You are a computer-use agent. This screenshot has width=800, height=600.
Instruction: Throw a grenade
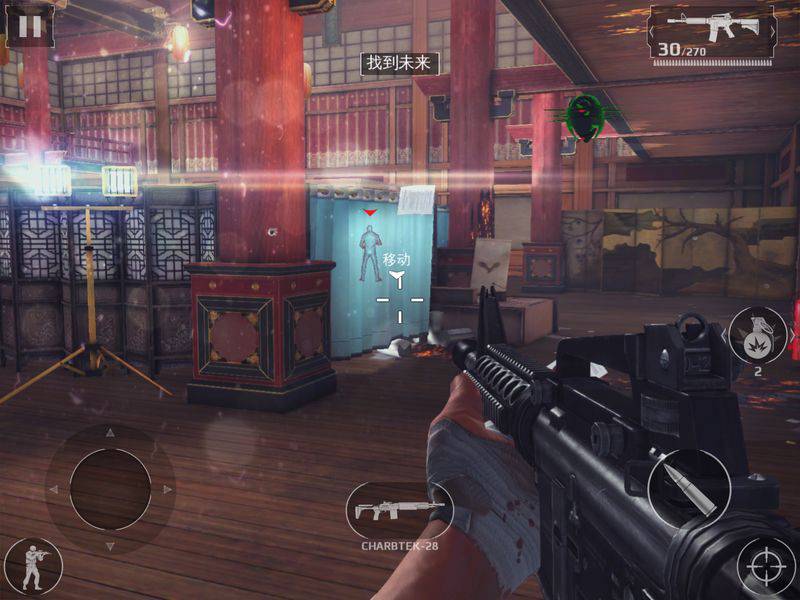click(754, 335)
